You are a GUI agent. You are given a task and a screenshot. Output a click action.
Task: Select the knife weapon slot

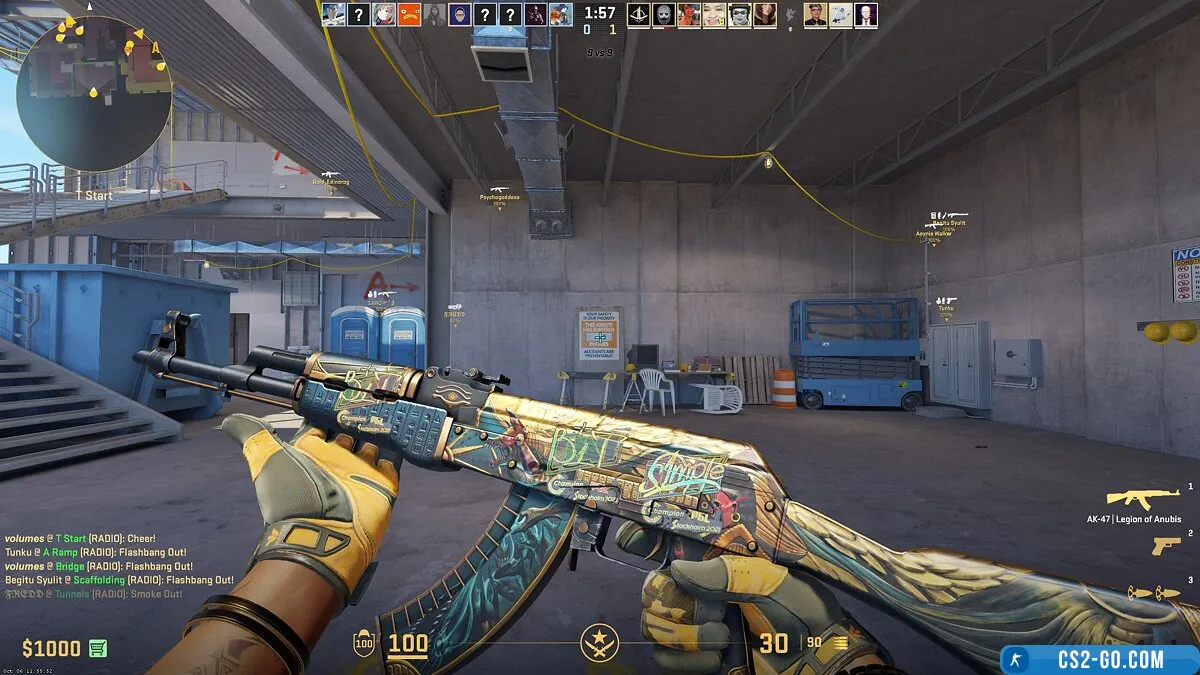pyautogui.click(x=1153, y=593)
